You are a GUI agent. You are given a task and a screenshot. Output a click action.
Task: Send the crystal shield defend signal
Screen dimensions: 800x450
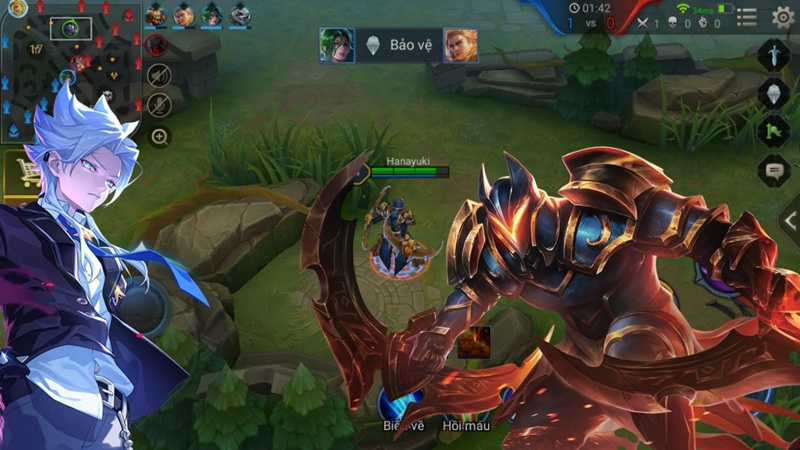pos(775,93)
